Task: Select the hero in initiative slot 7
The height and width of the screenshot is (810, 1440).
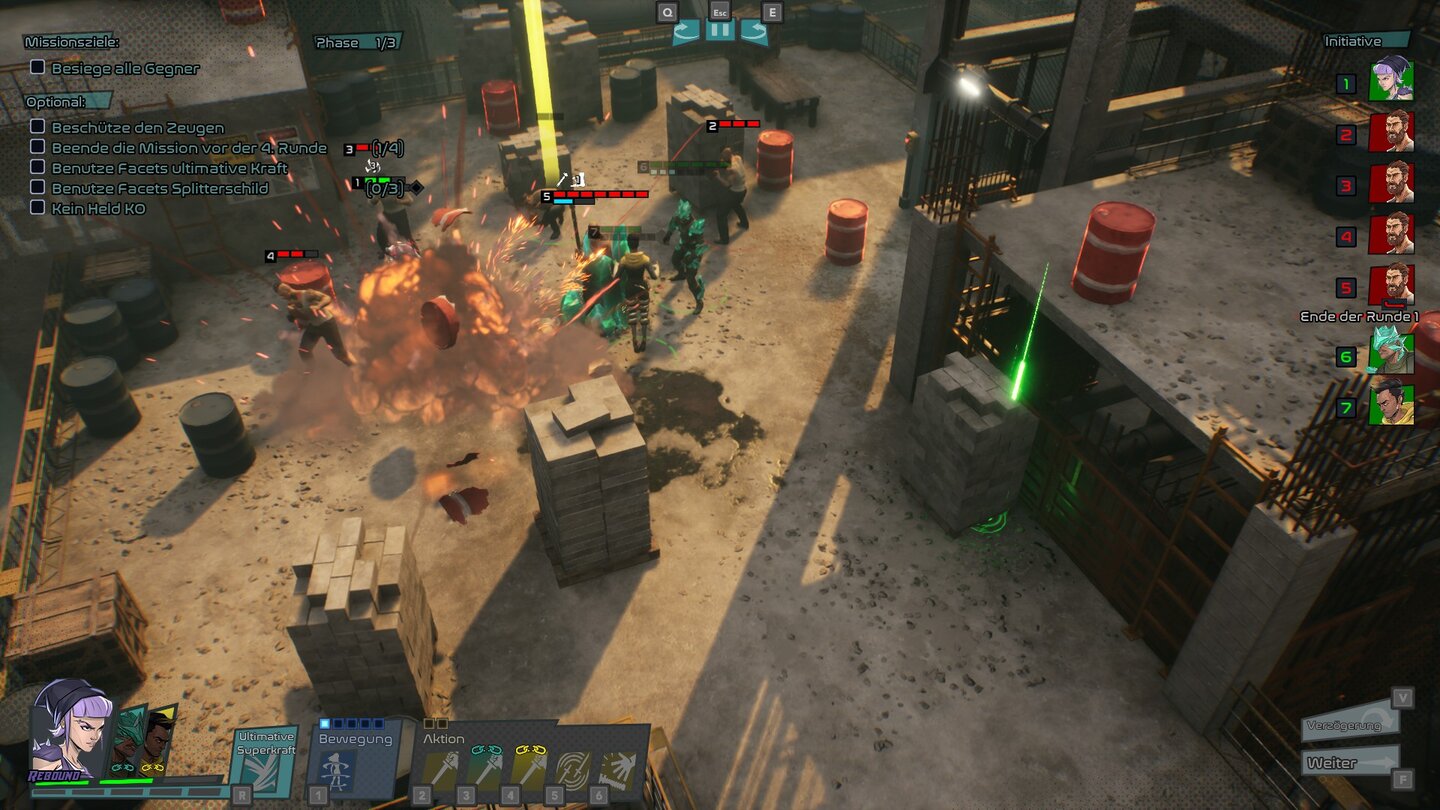Action: click(1390, 405)
